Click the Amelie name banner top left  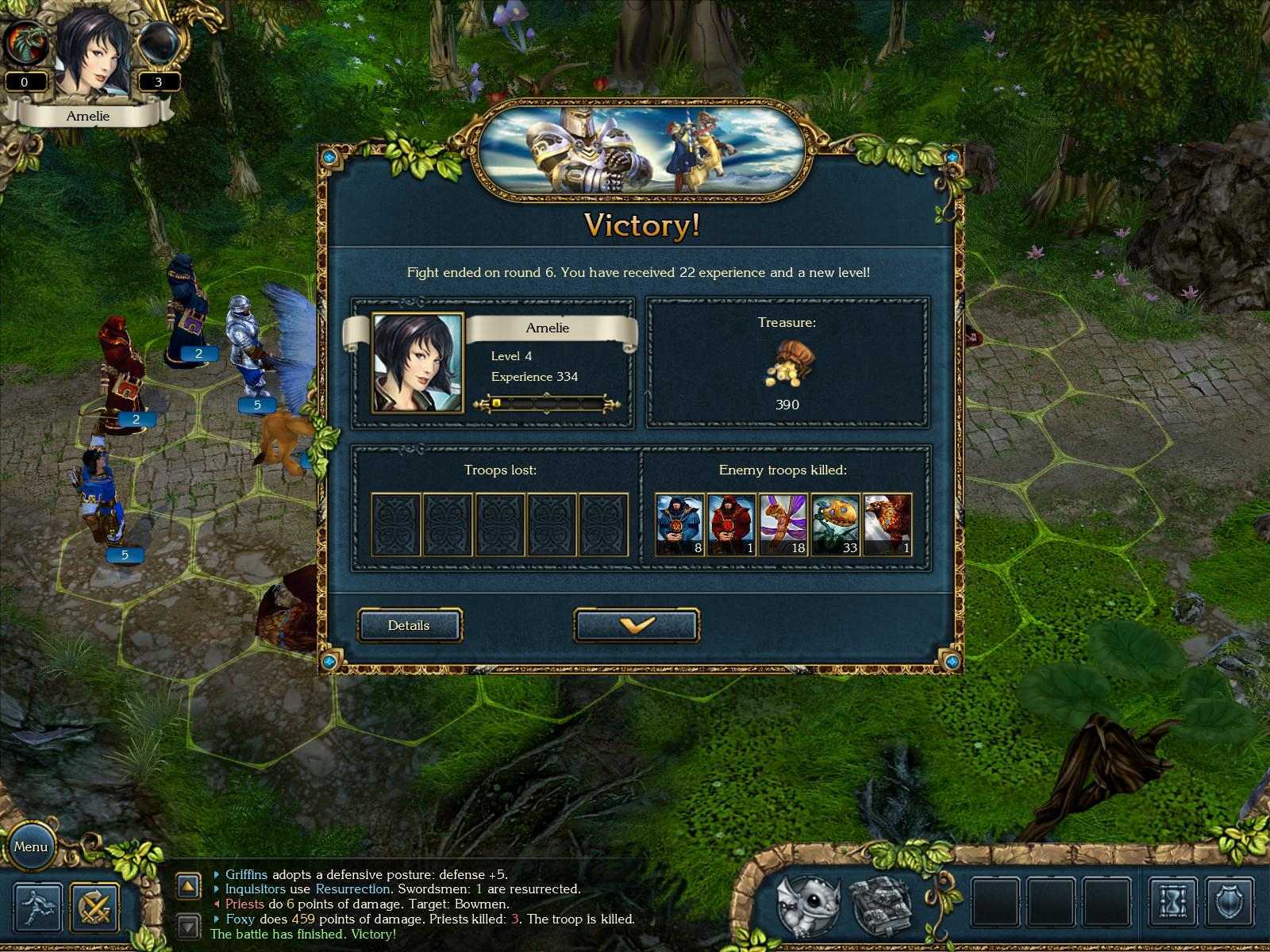pos(90,116)
